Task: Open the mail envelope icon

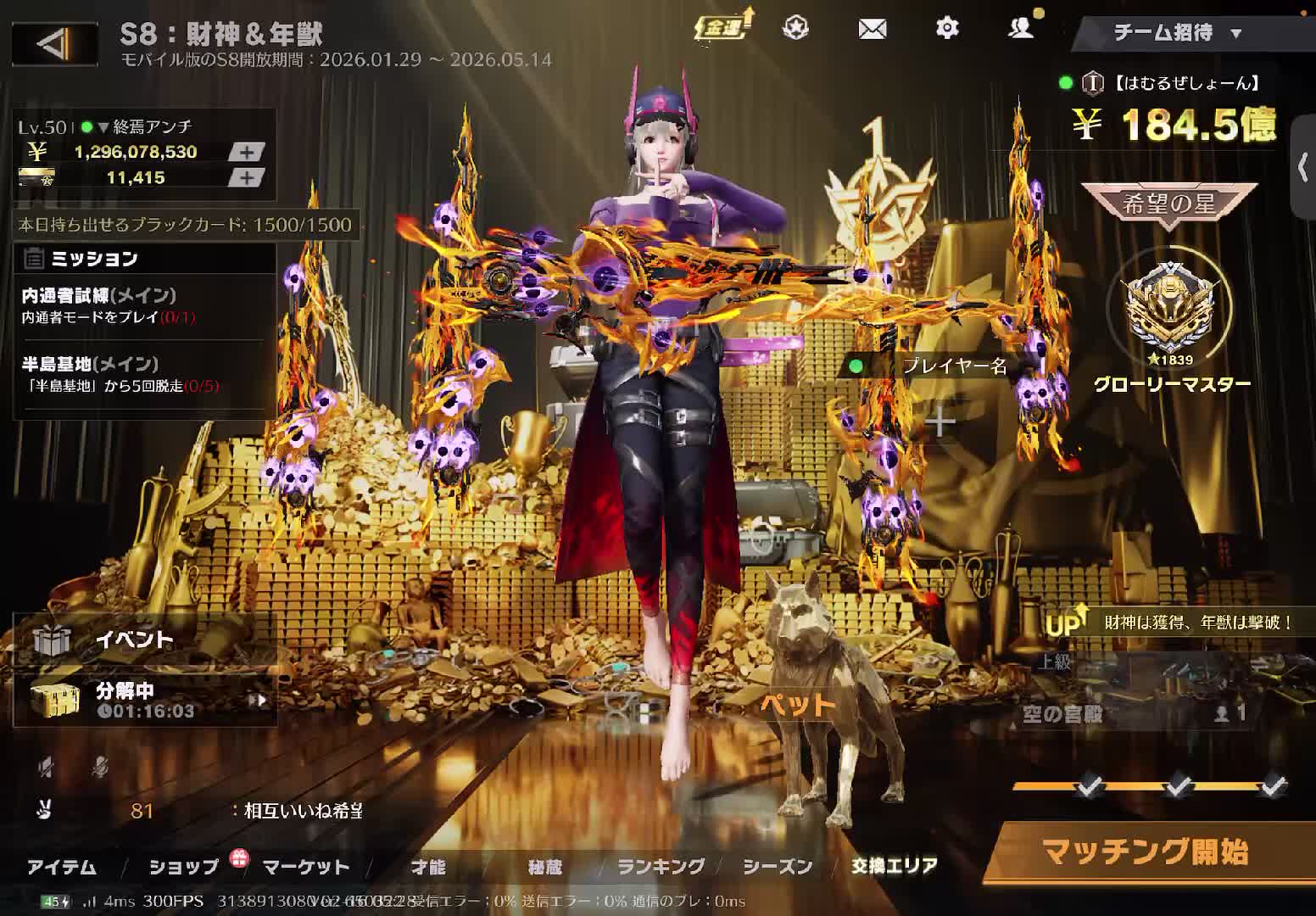Action: [872, 30]
